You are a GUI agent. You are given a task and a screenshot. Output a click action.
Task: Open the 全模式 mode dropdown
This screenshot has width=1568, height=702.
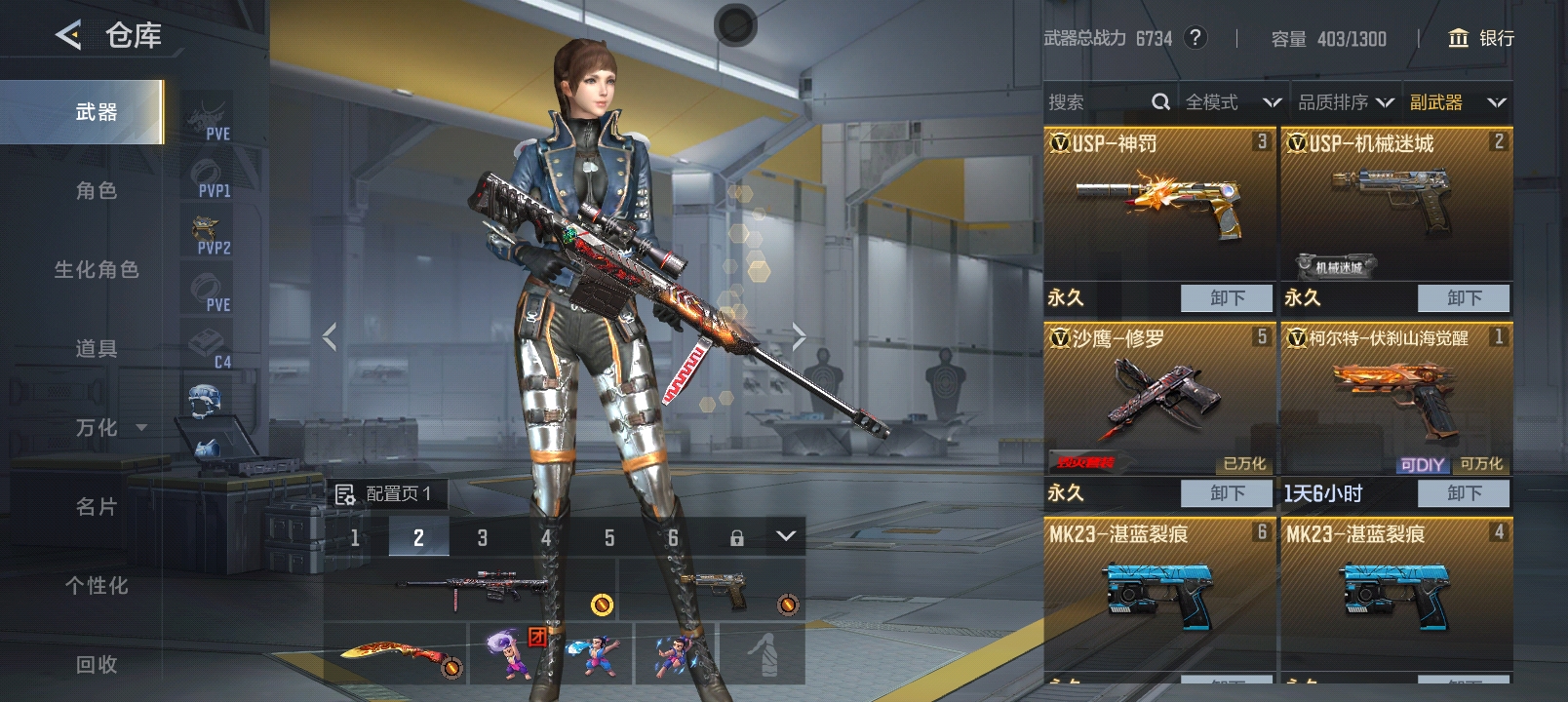point(1233,102)
